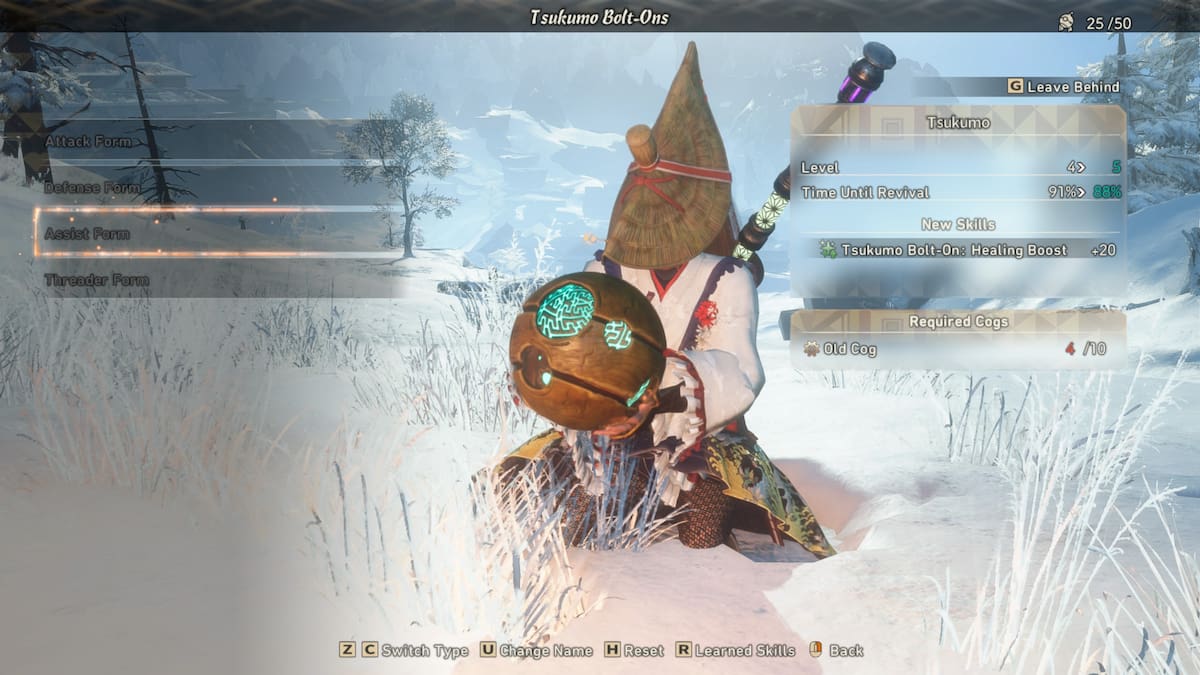Click the Leave Behind option
The height and width of the screenshot is (675, 1200).
pyautogui.click(x=1063, y=87)
